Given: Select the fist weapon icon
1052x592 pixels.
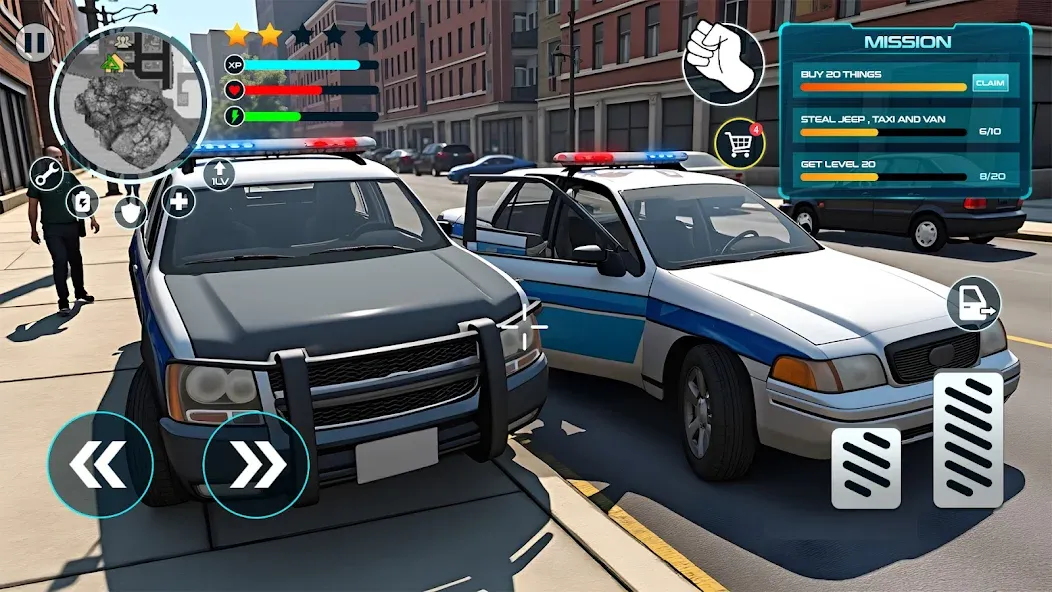Looking at the screenshot, I should click(723, 64).
